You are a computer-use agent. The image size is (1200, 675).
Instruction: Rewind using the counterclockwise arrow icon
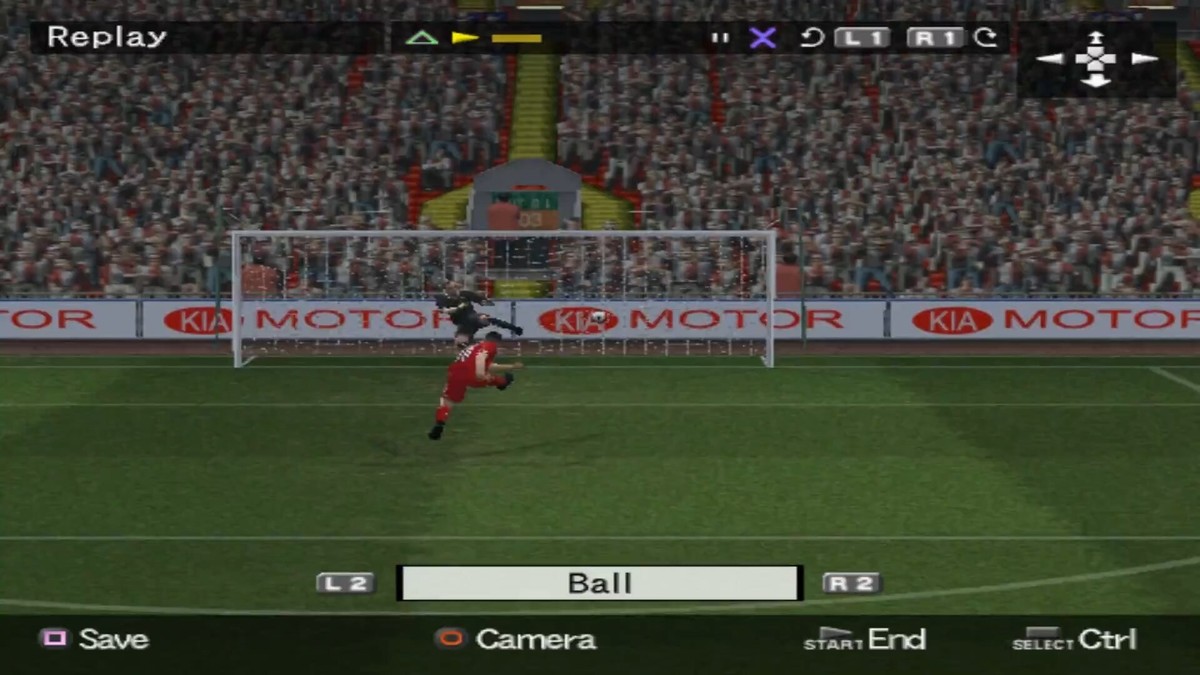pos(812,38)
